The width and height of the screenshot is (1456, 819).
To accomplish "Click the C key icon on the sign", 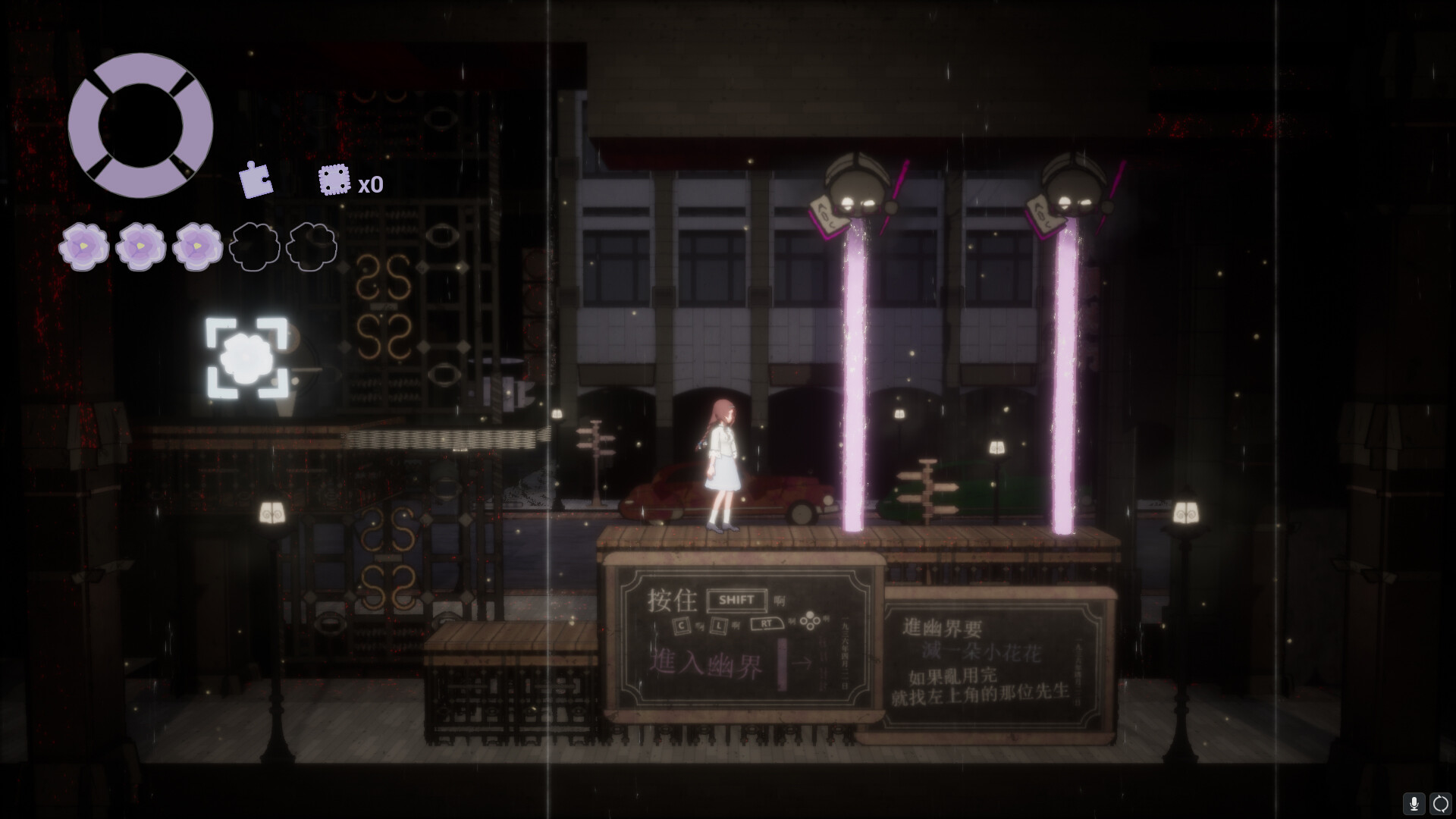I will pos(681,625).
